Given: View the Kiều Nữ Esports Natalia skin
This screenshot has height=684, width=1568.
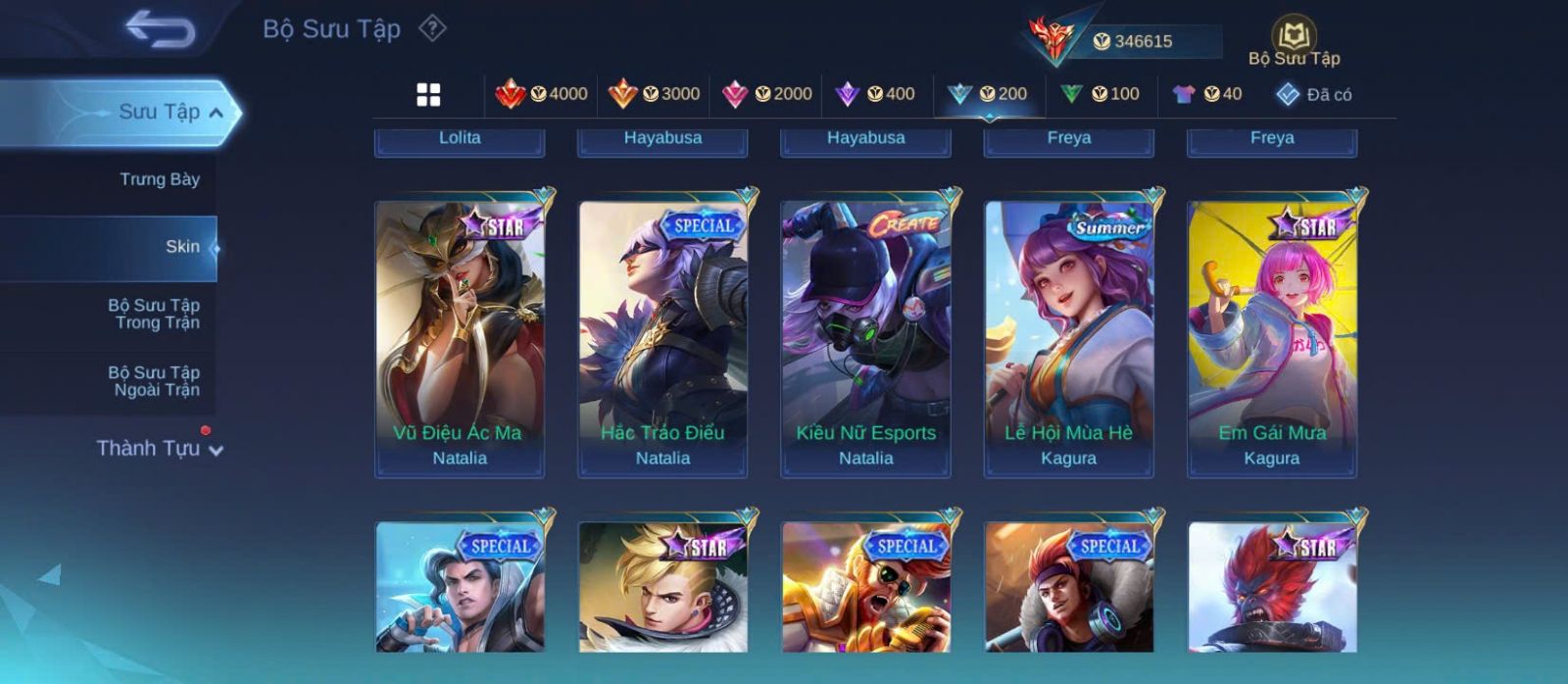Looking at the screenshot, I should click(x=865, y=338).
